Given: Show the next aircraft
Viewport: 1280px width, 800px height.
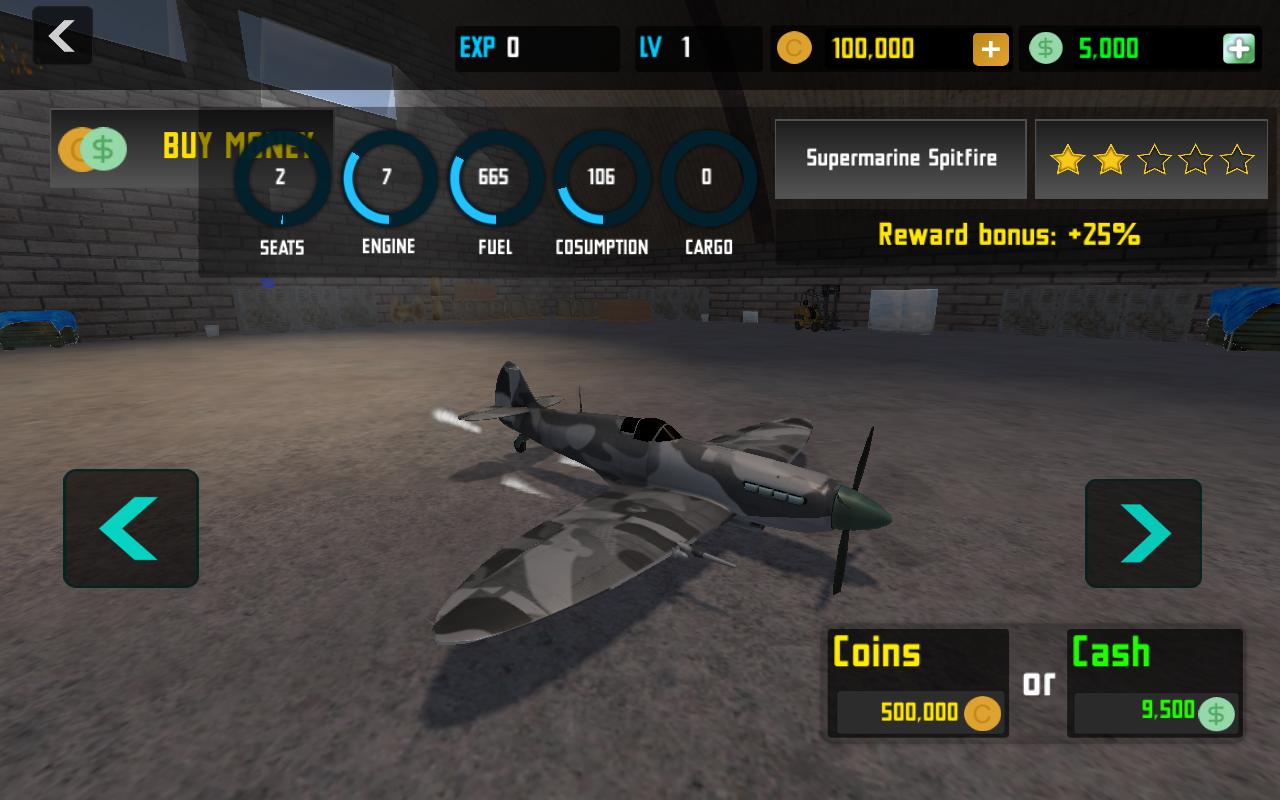Looking at the screenshot, I should pyautogui.click(x=1143, y=533).
